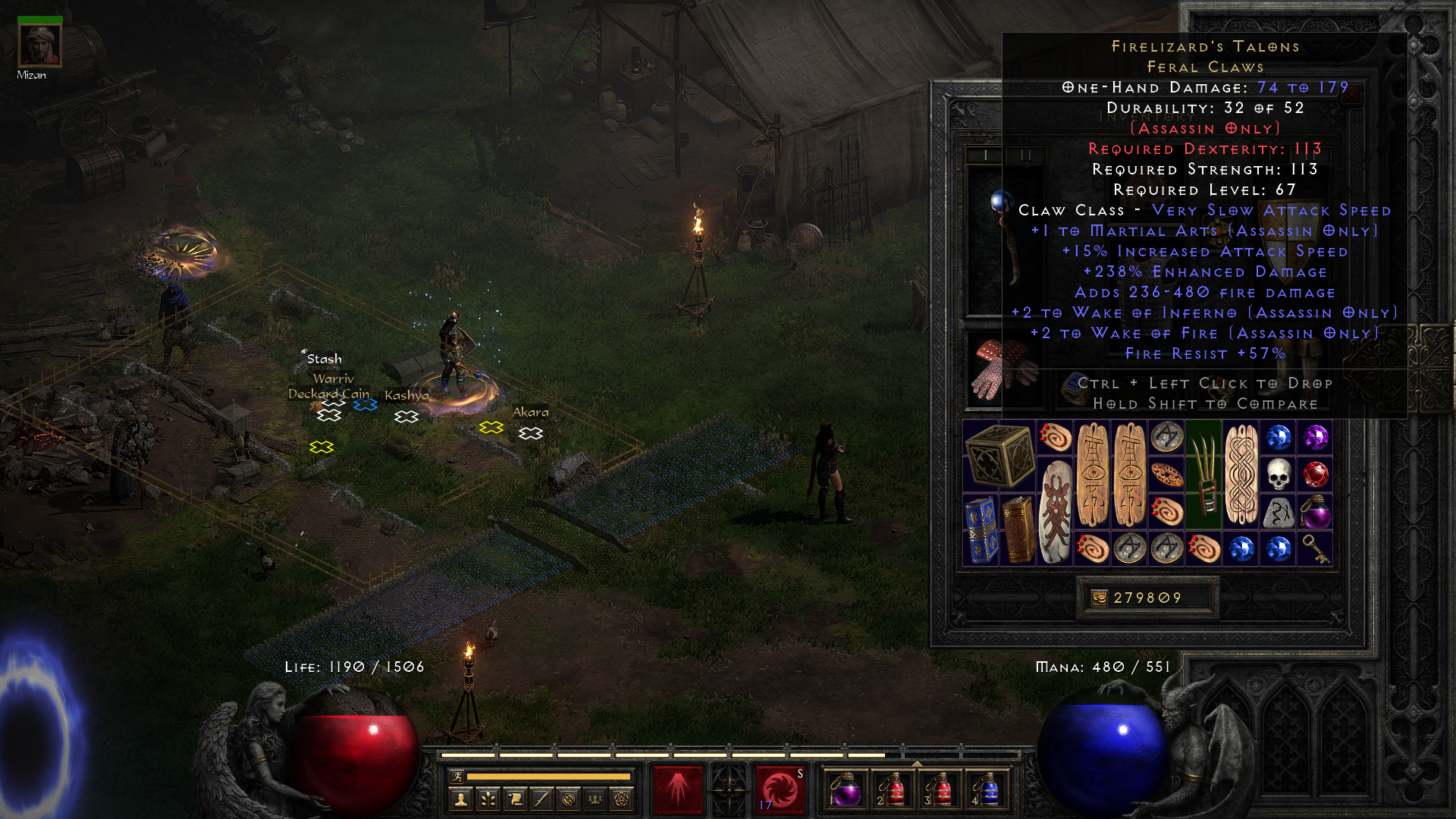
Task: Select the purple amethyst gem
Action: (1315, 438)
